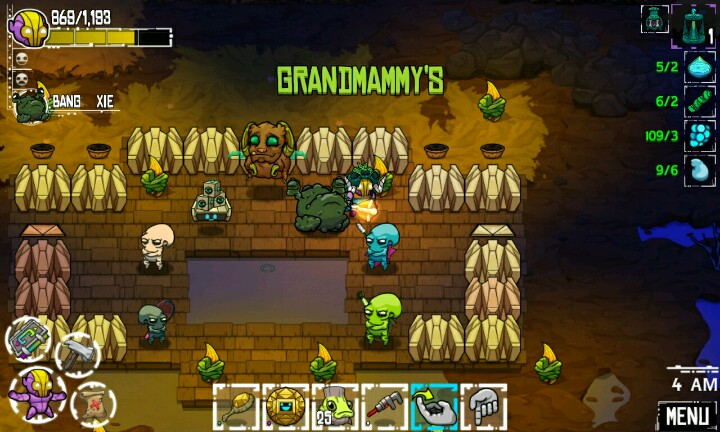Open the treasure map scroll
Image resolution: width=720 pixels, height=432 pixels.
pos(92,402)
